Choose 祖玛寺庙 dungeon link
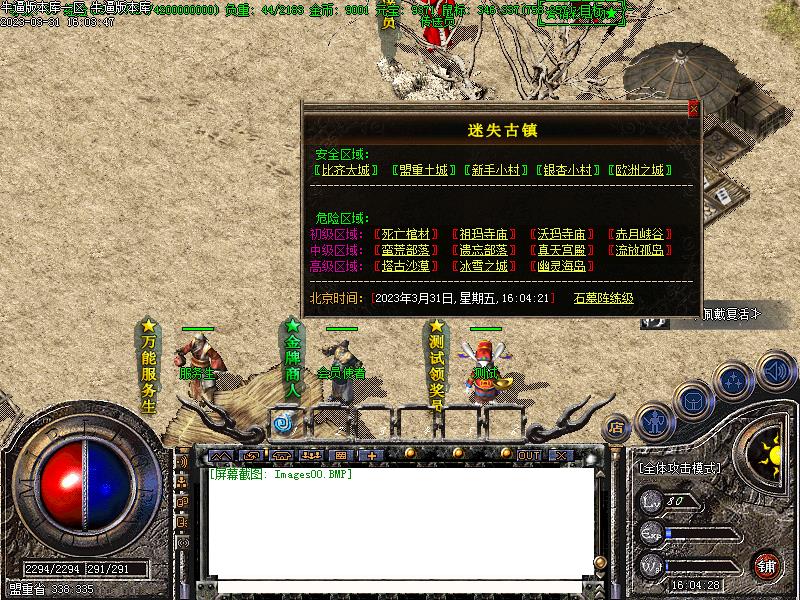This screenshot has height=600, width=800. 484,234
